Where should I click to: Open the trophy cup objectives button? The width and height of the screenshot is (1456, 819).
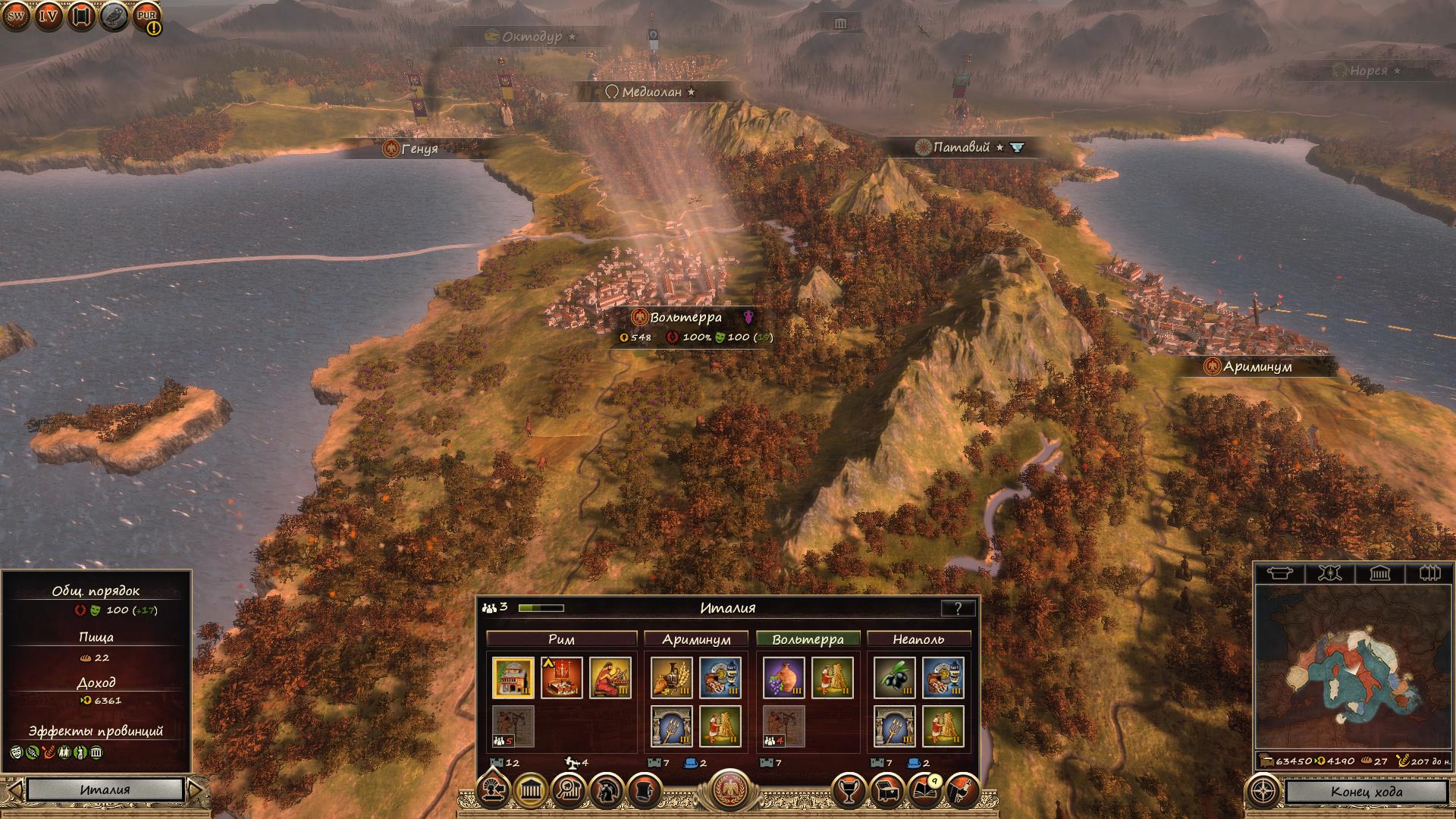tap(849, 792)
